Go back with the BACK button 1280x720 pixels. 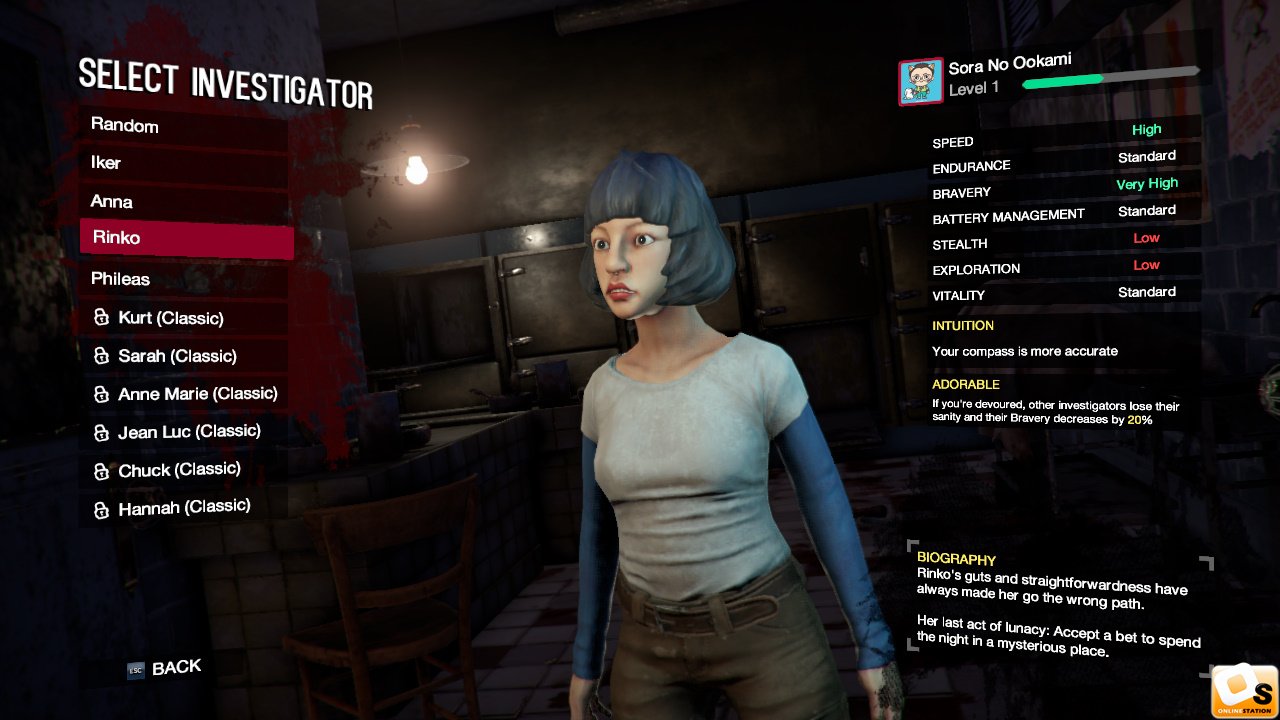point(165,668)
